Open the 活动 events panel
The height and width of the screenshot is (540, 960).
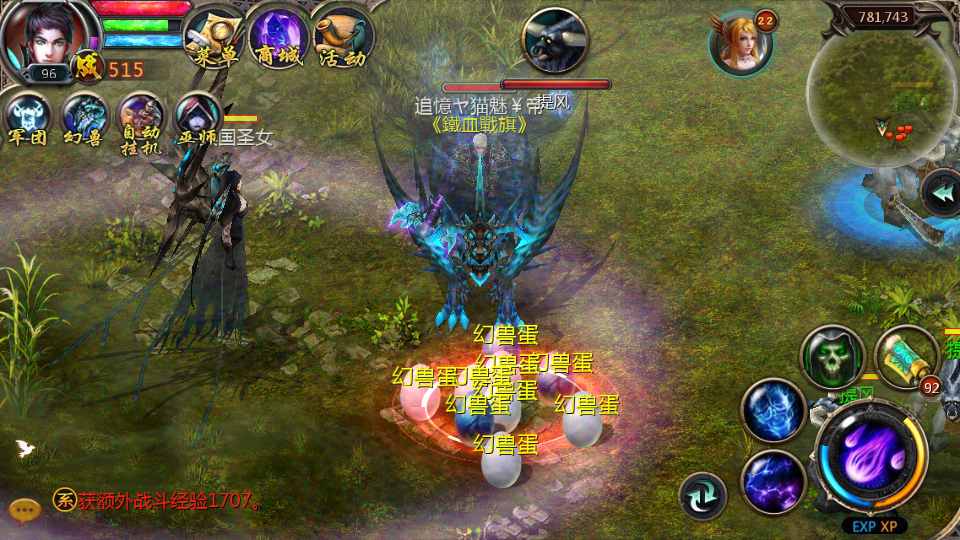pos(342,36)
